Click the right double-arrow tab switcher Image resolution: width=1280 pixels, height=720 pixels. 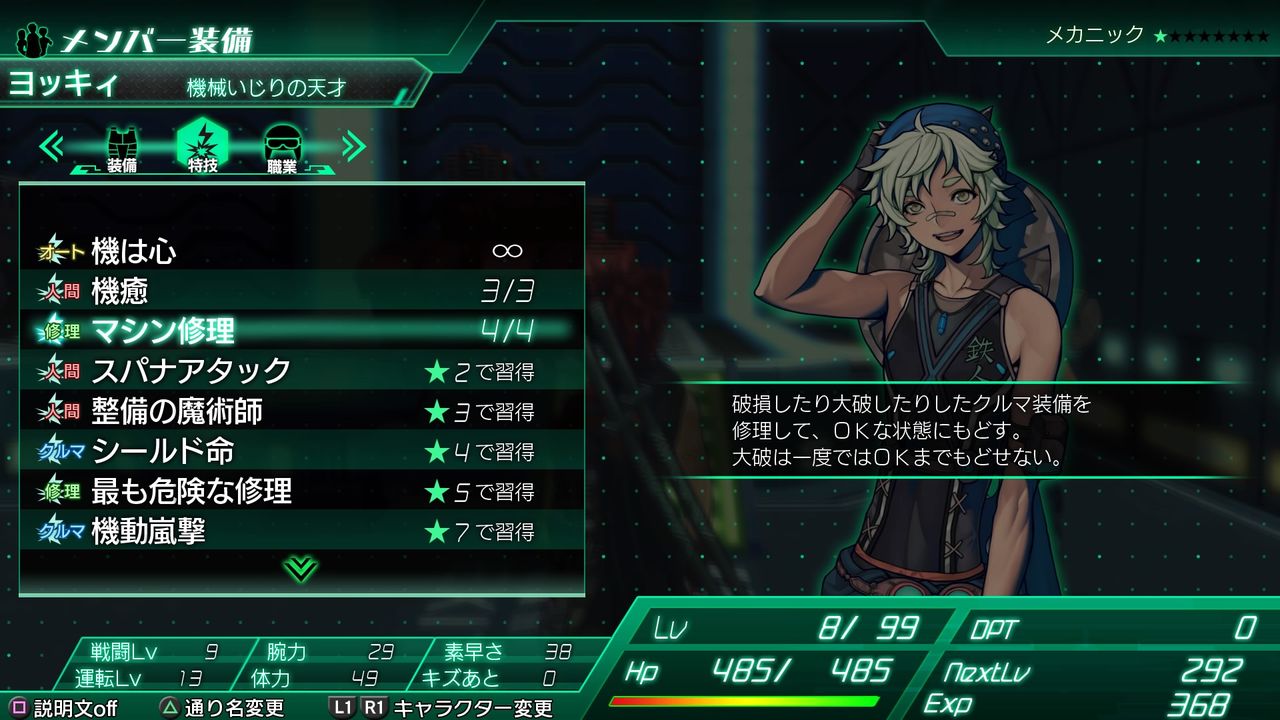coord(353,146)
